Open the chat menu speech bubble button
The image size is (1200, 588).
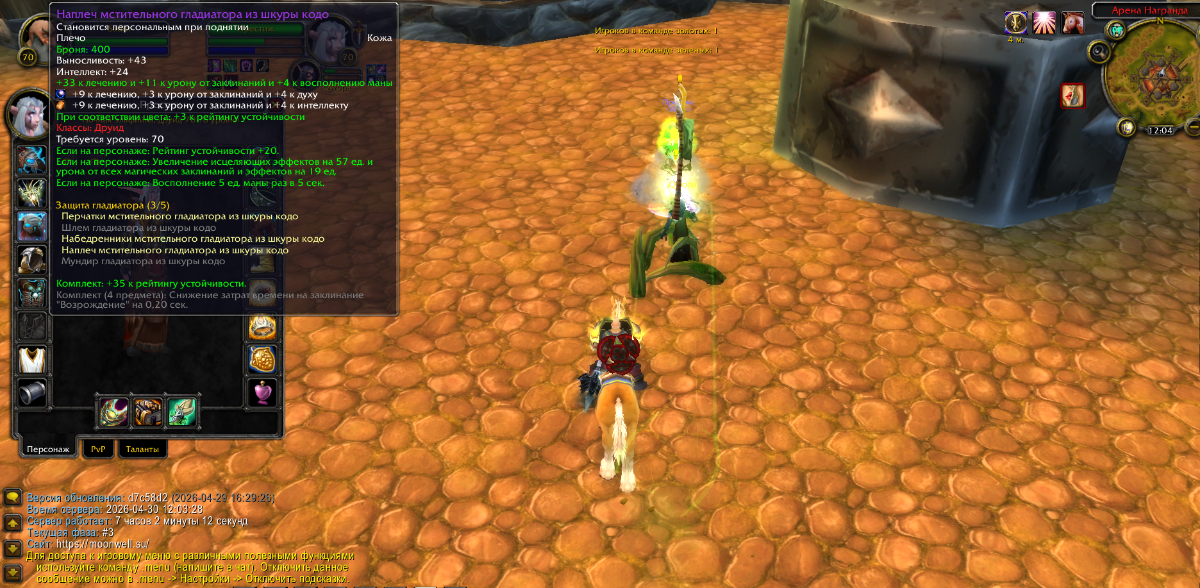point(12,497)
